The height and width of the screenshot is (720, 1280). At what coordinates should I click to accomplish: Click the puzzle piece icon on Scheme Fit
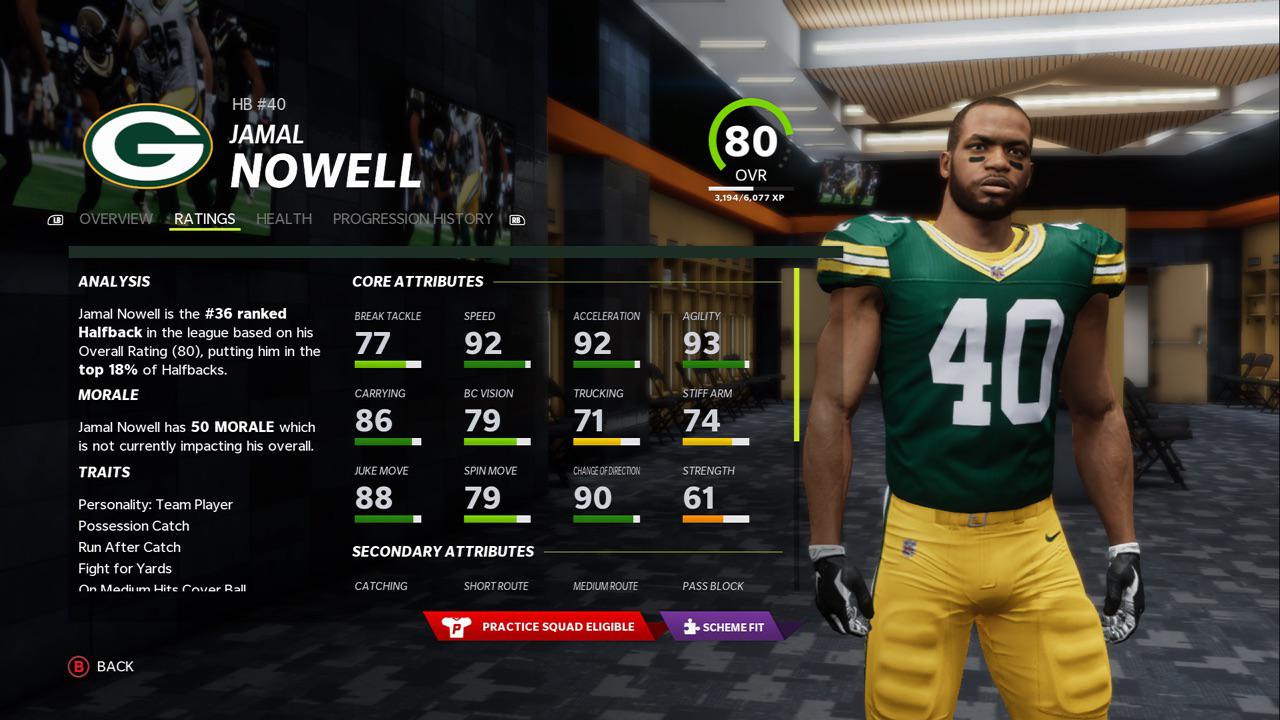tap(690, 627)
